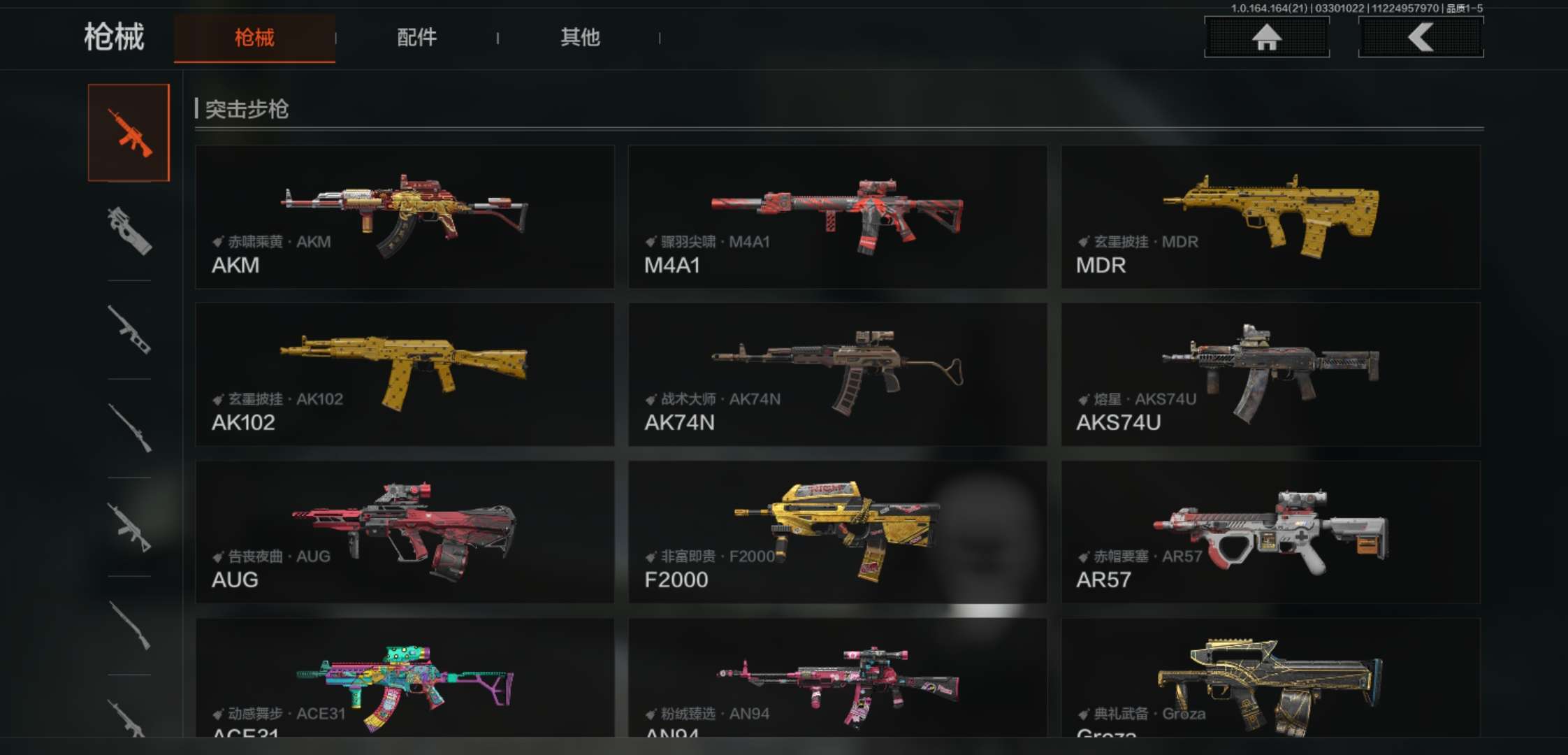Image resolution: width=1568 pixels, height=755 pixels.
Task: Open the M4A1 weapon tile
Action: point(837,217)
